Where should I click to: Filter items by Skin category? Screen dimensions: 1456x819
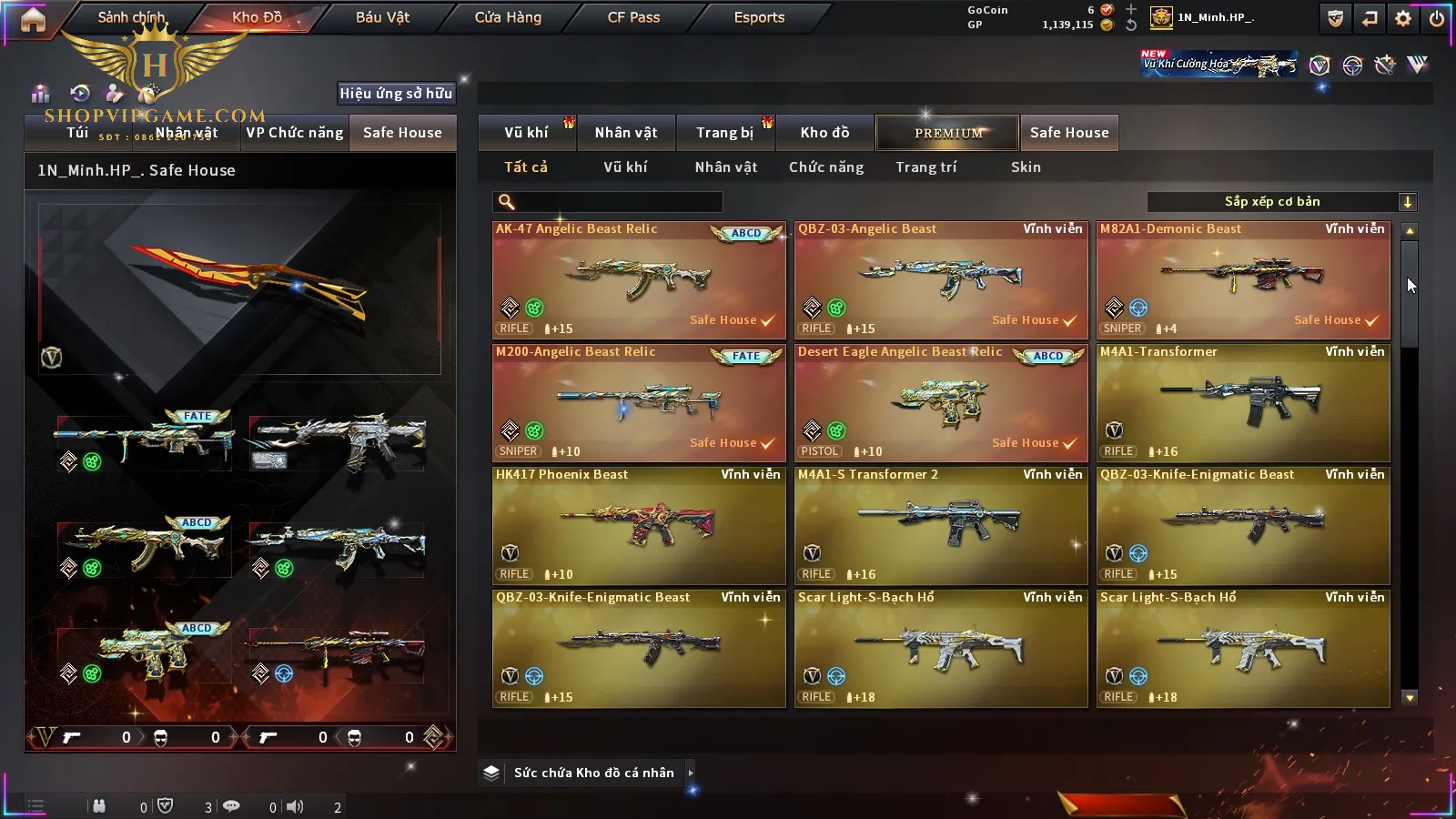[x=1026, y=167]
